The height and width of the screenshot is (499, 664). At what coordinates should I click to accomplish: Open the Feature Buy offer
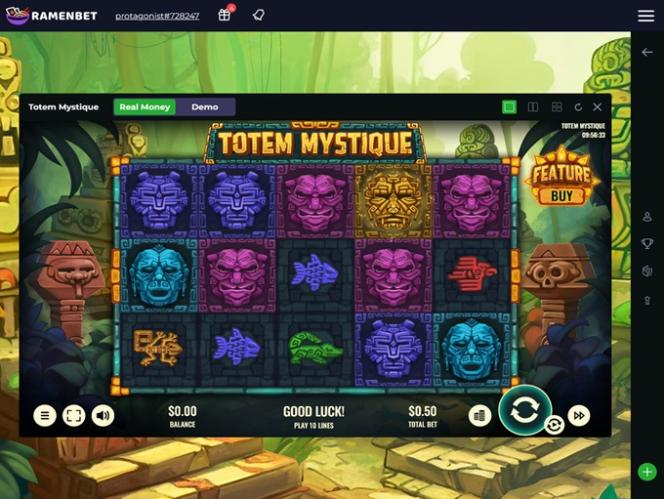point(561,178)
